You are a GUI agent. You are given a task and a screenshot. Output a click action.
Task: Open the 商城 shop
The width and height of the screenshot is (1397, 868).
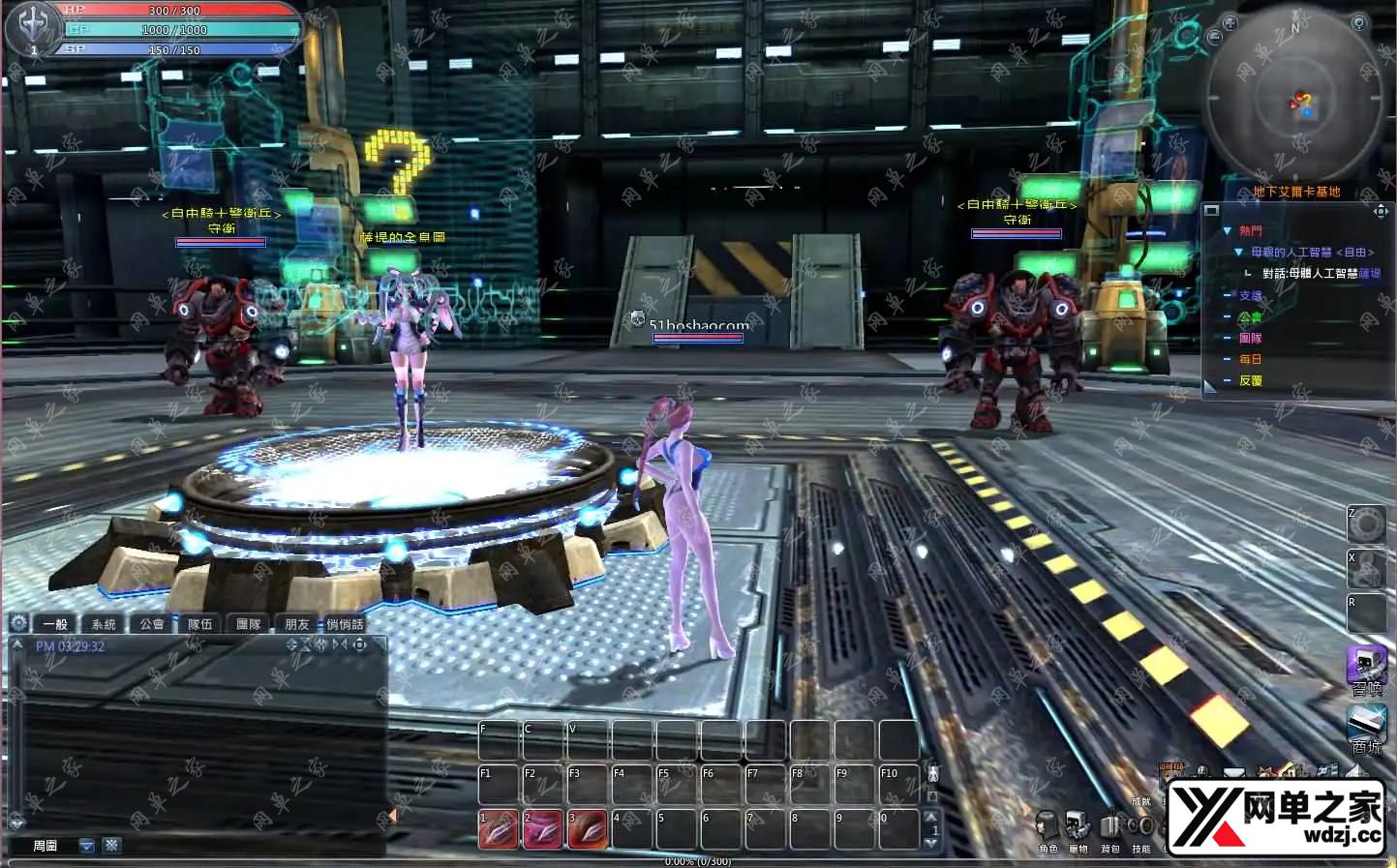pos(1366,727)
